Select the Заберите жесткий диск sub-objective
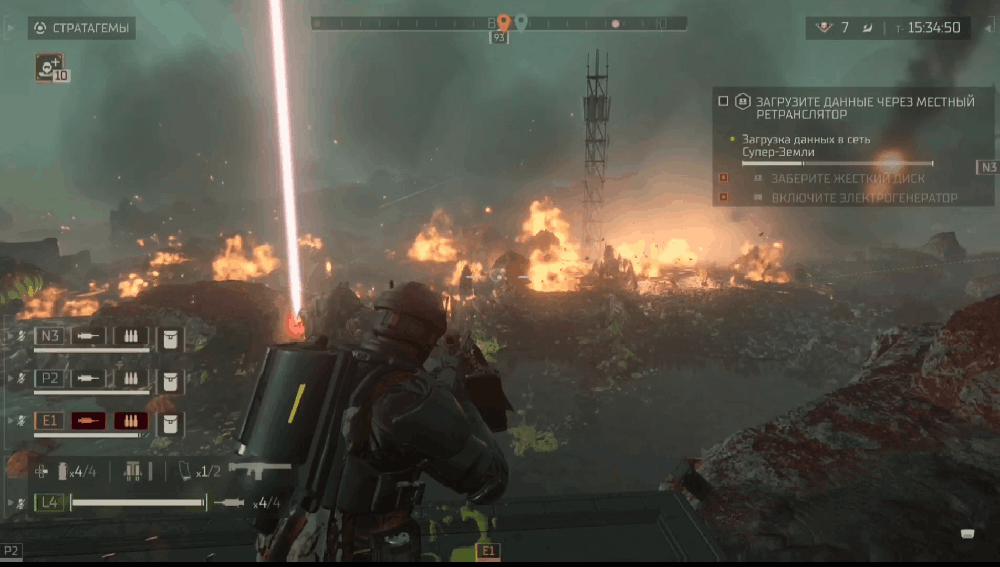The width and height of the screenshot is (1000, 567). (847, 179)
